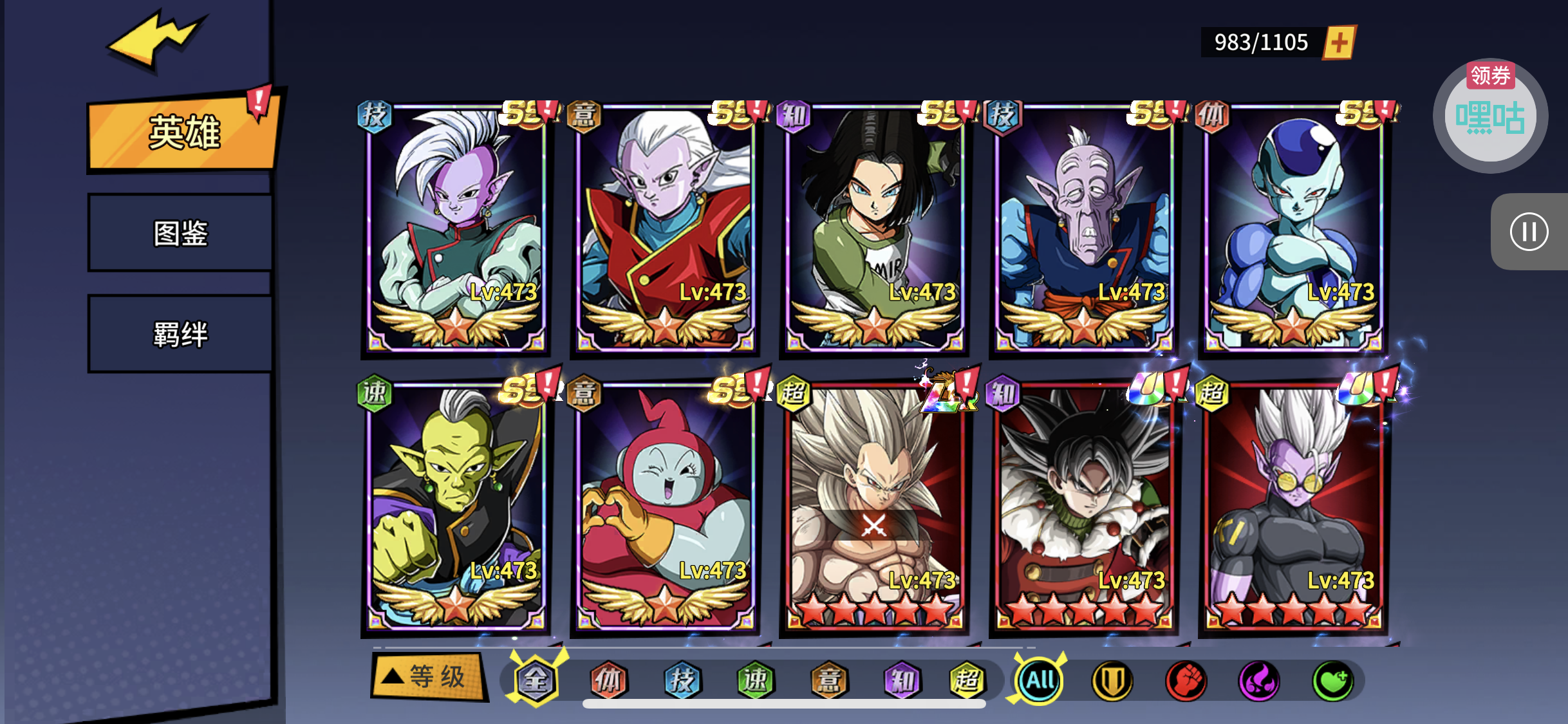Switch to the 图鉴 tab
Screen dimensions: 1568x724
(180, 233)
